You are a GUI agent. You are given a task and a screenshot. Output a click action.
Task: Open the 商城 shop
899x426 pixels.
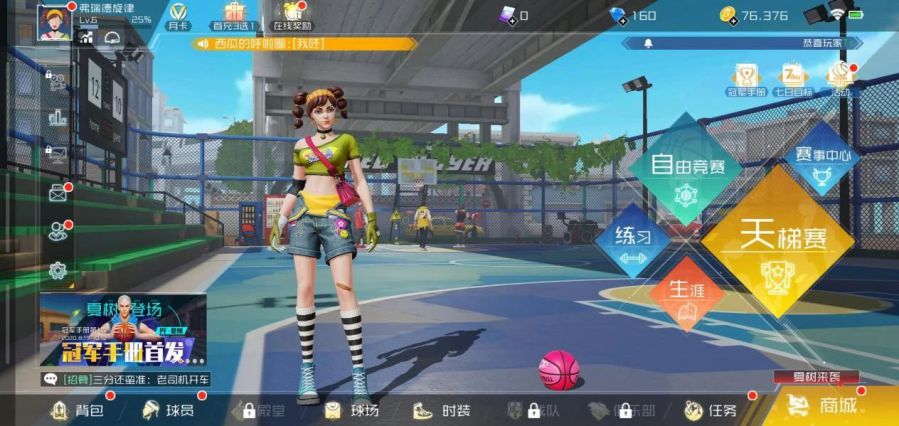826,406
